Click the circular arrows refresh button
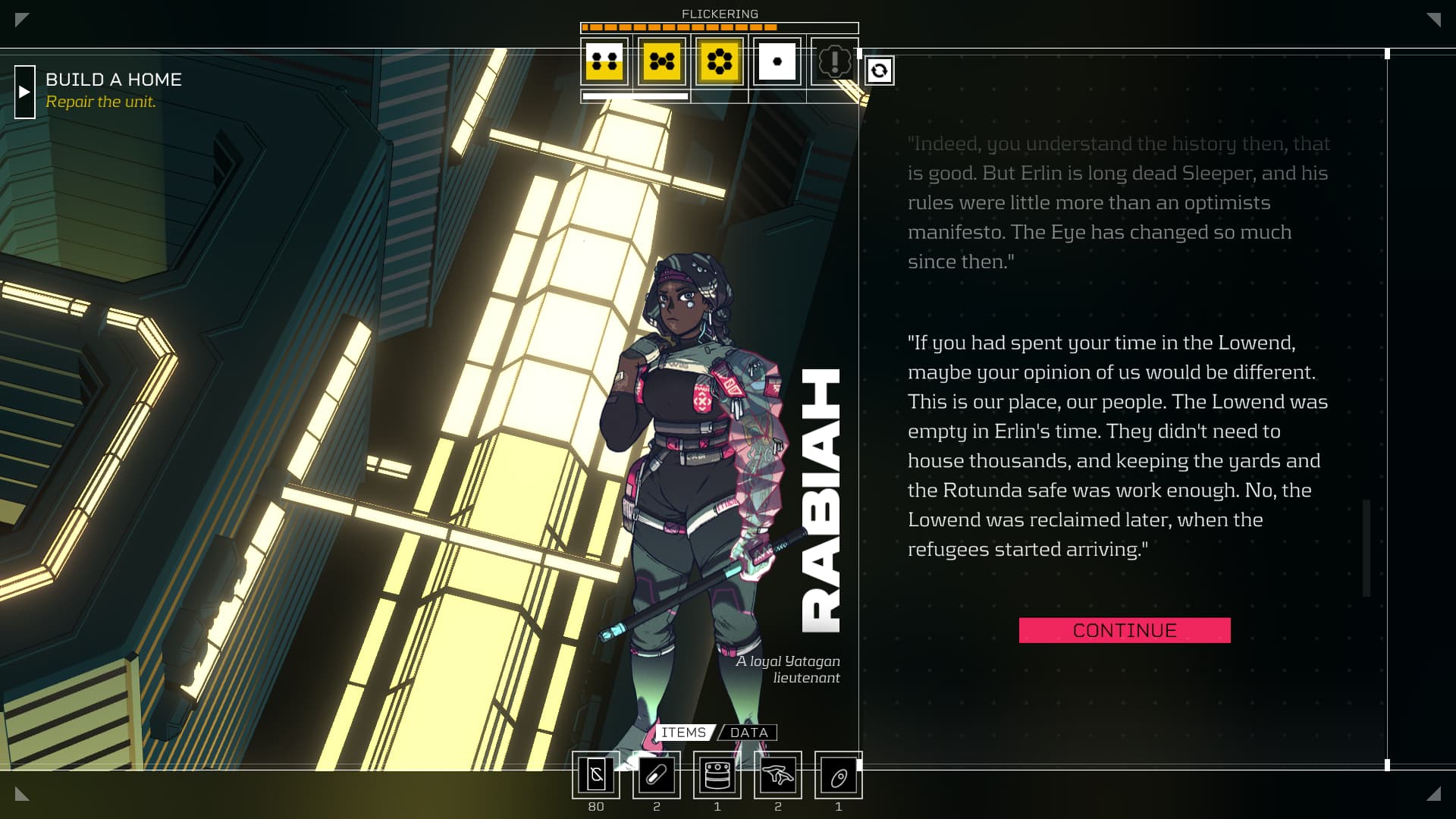1456x819 pixels. [x=879, y=71]
